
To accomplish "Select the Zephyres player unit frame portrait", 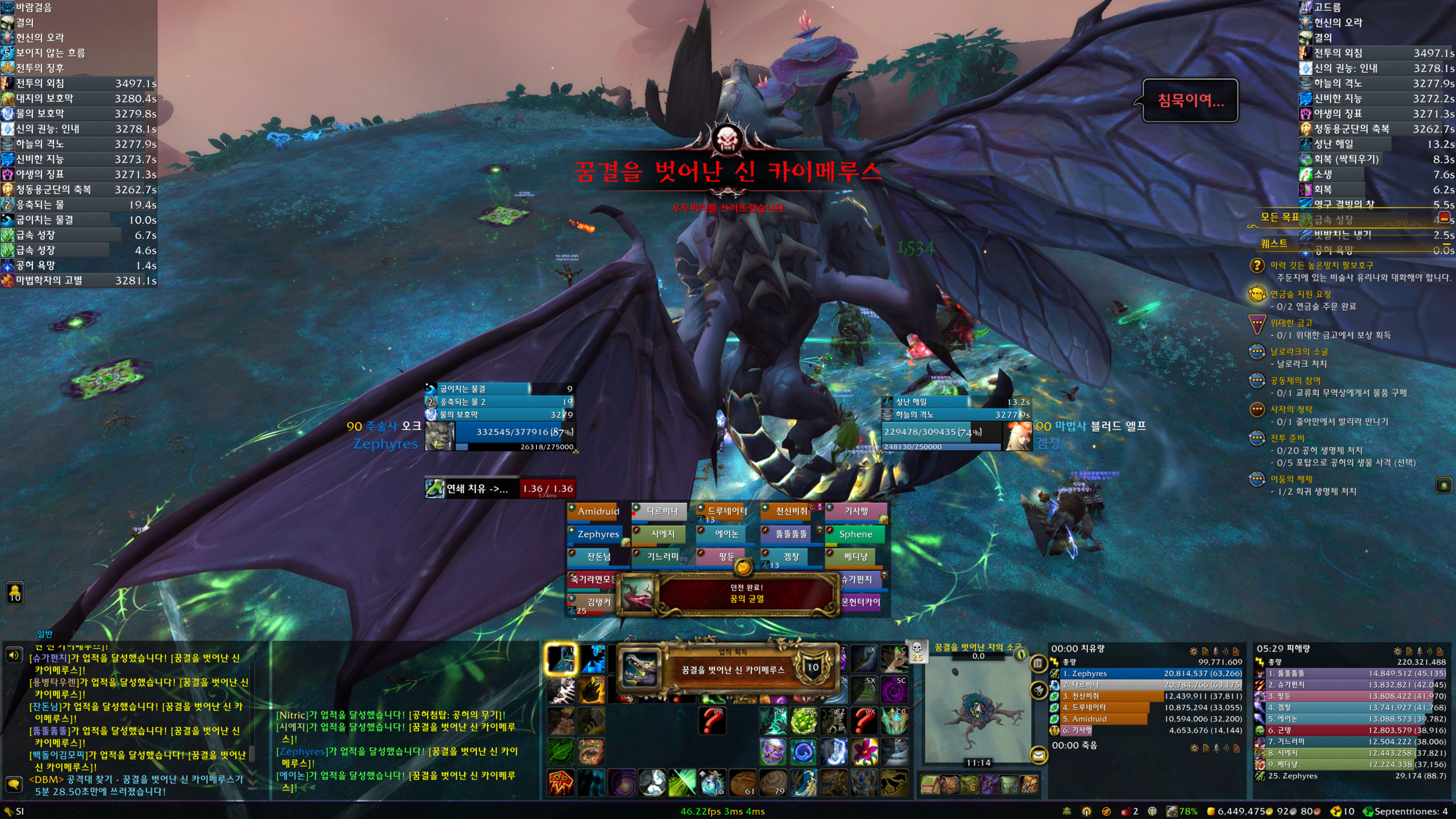I will click(439, 436).
